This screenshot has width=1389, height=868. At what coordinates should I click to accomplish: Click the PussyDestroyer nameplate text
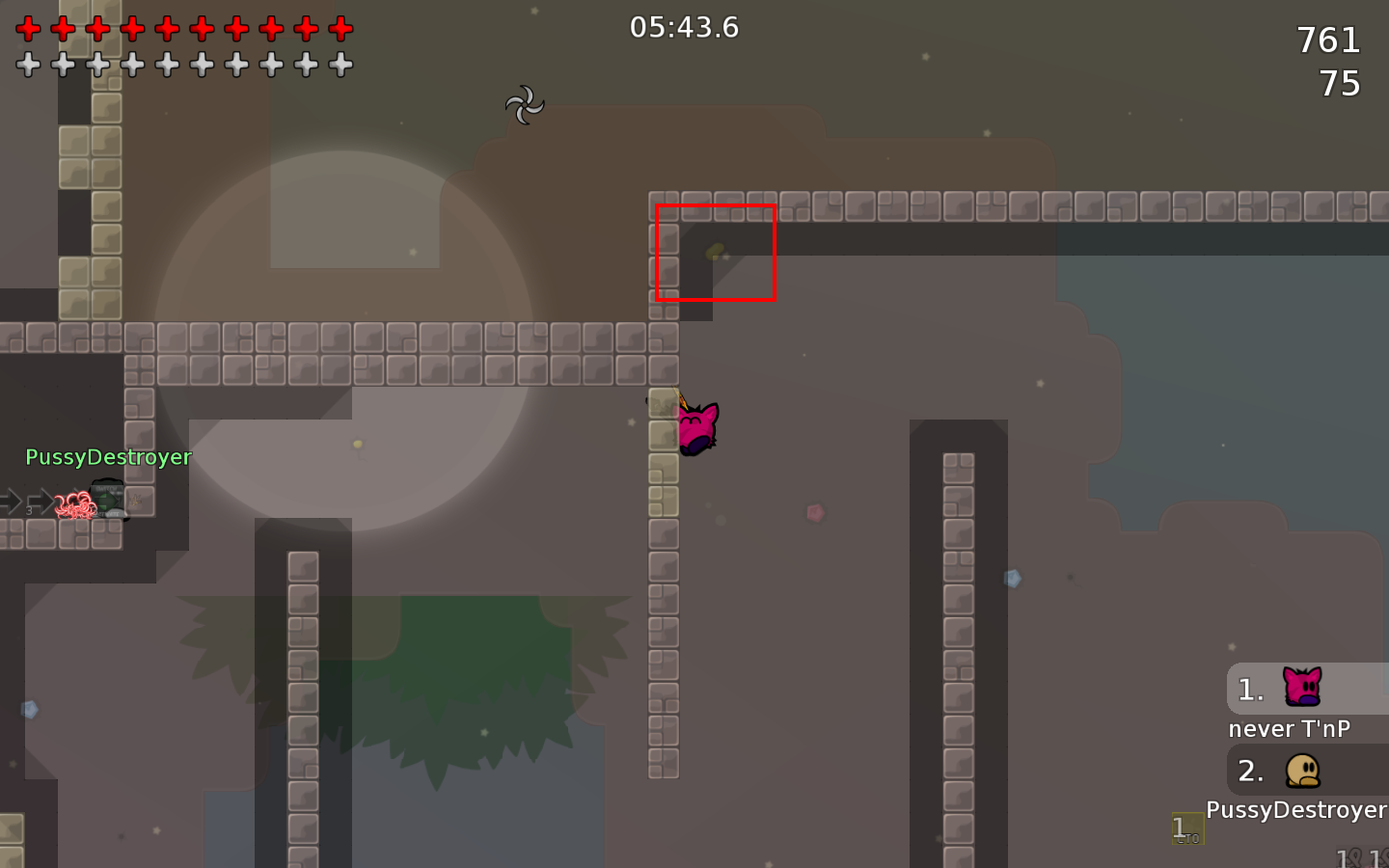tap(109, 457)
